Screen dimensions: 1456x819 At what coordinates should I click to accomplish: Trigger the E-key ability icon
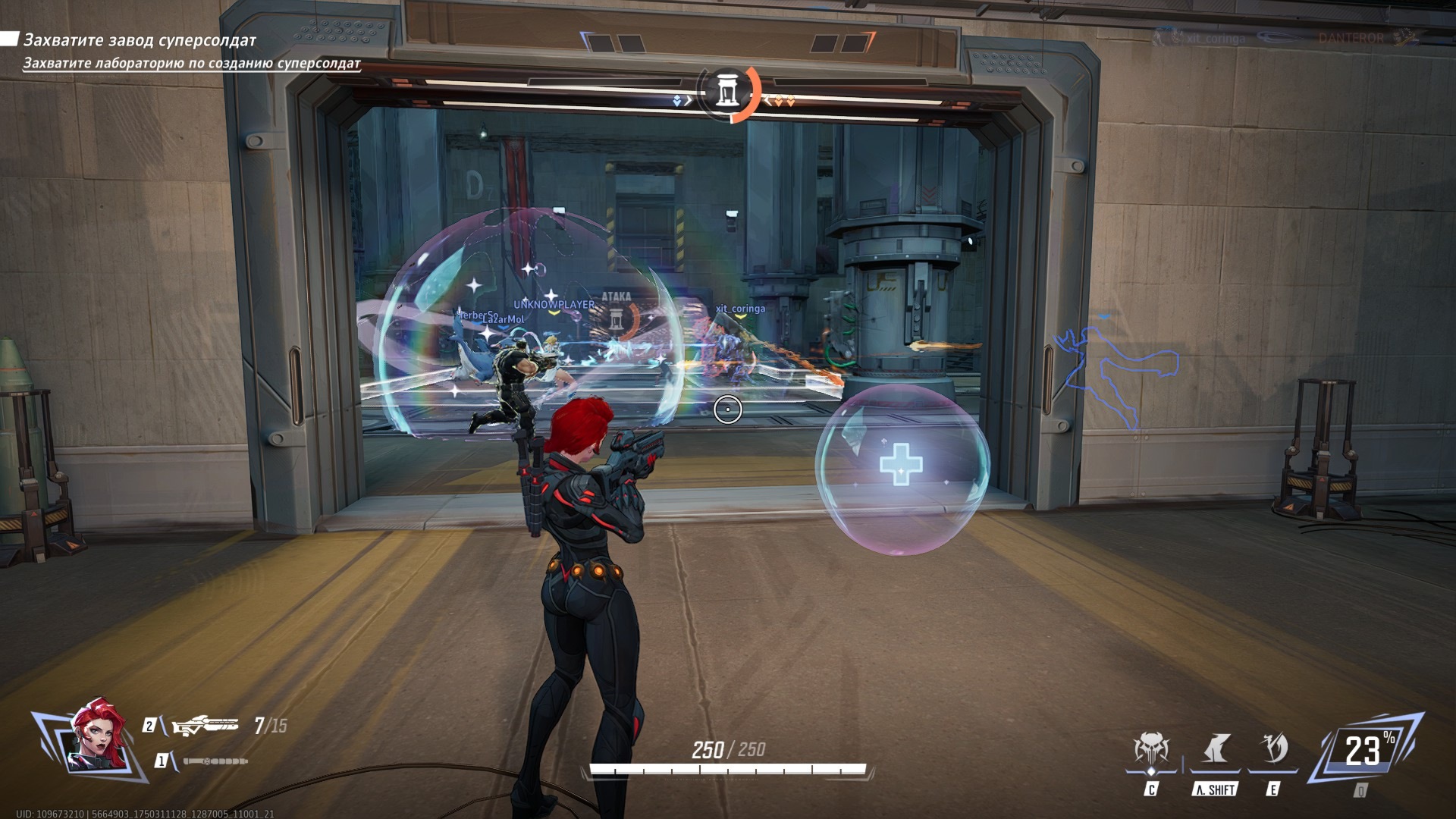(1272, 751)
